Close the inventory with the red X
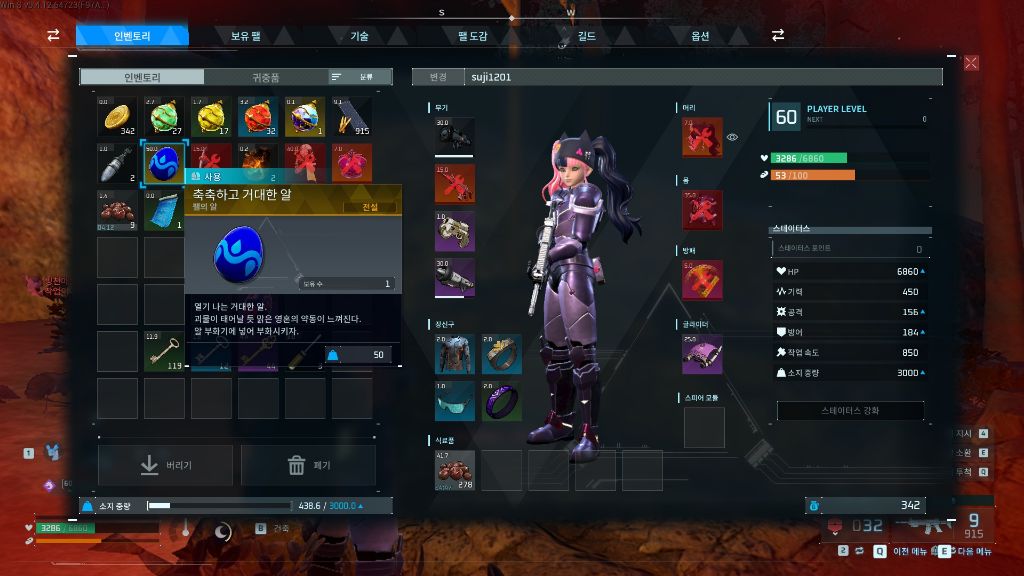Viewport: 1024px width, 576px height. [x=971, y=63]
